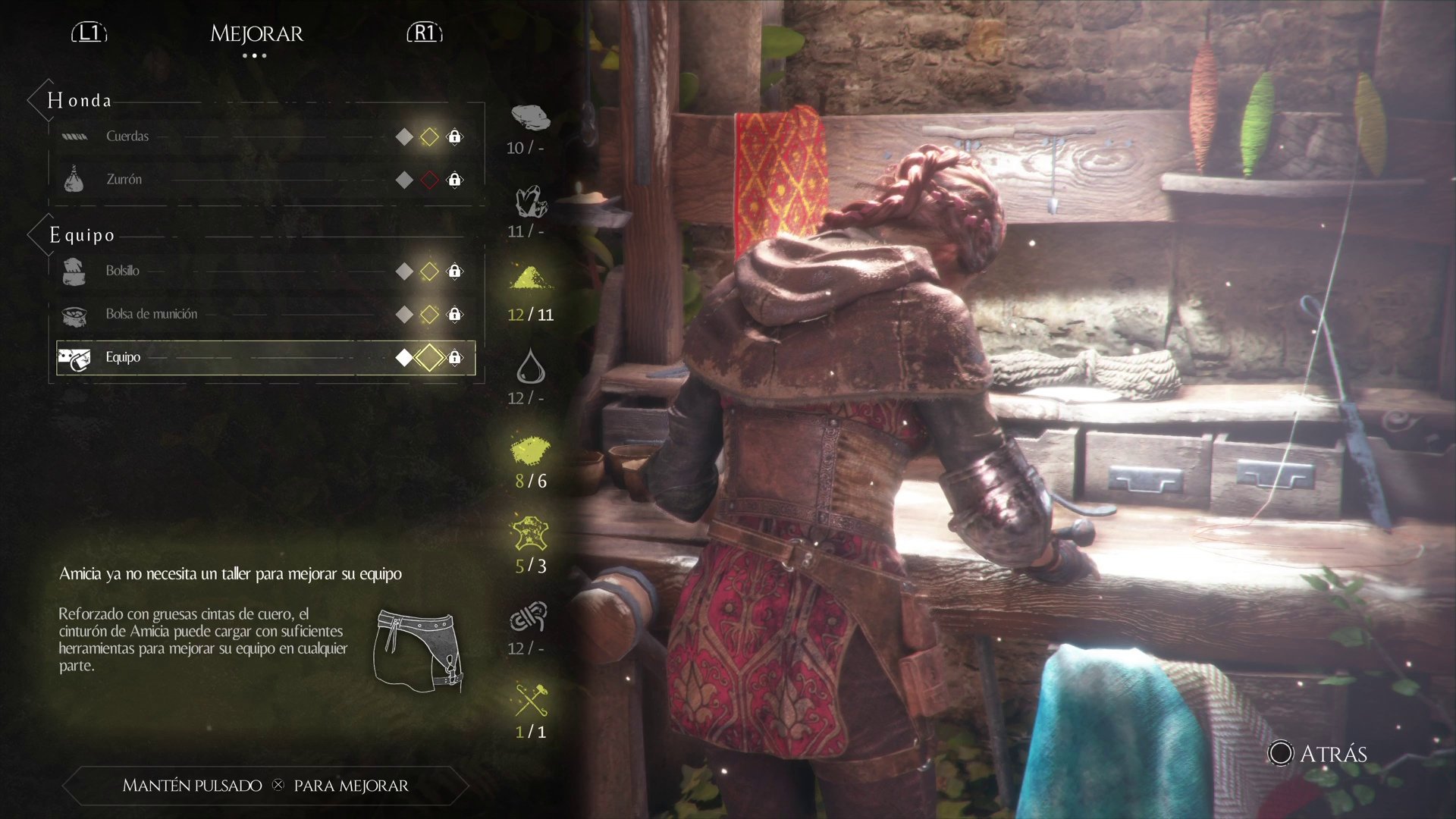Select the Mejorar menu title
The image size is (1456, 819).
point(256,33)
